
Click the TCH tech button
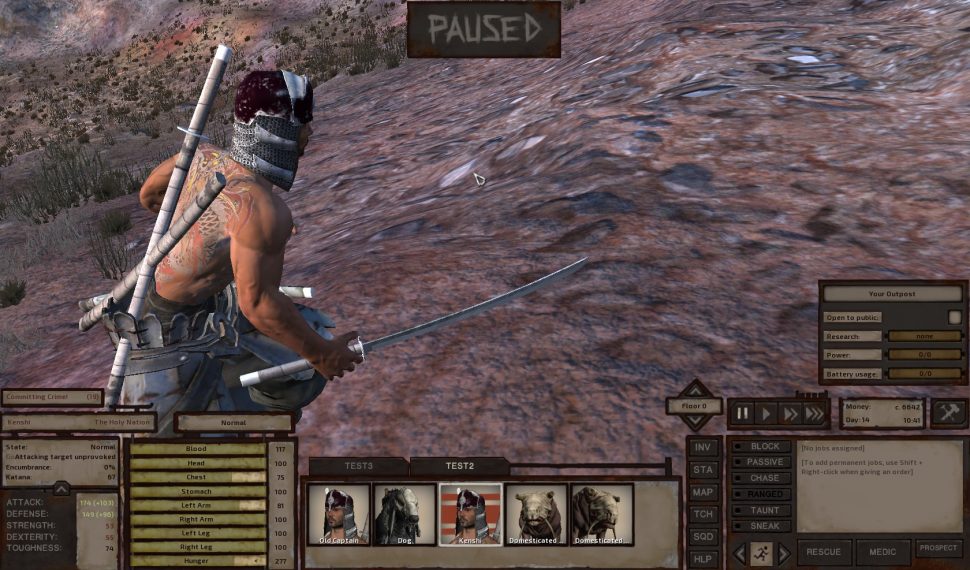703,514
